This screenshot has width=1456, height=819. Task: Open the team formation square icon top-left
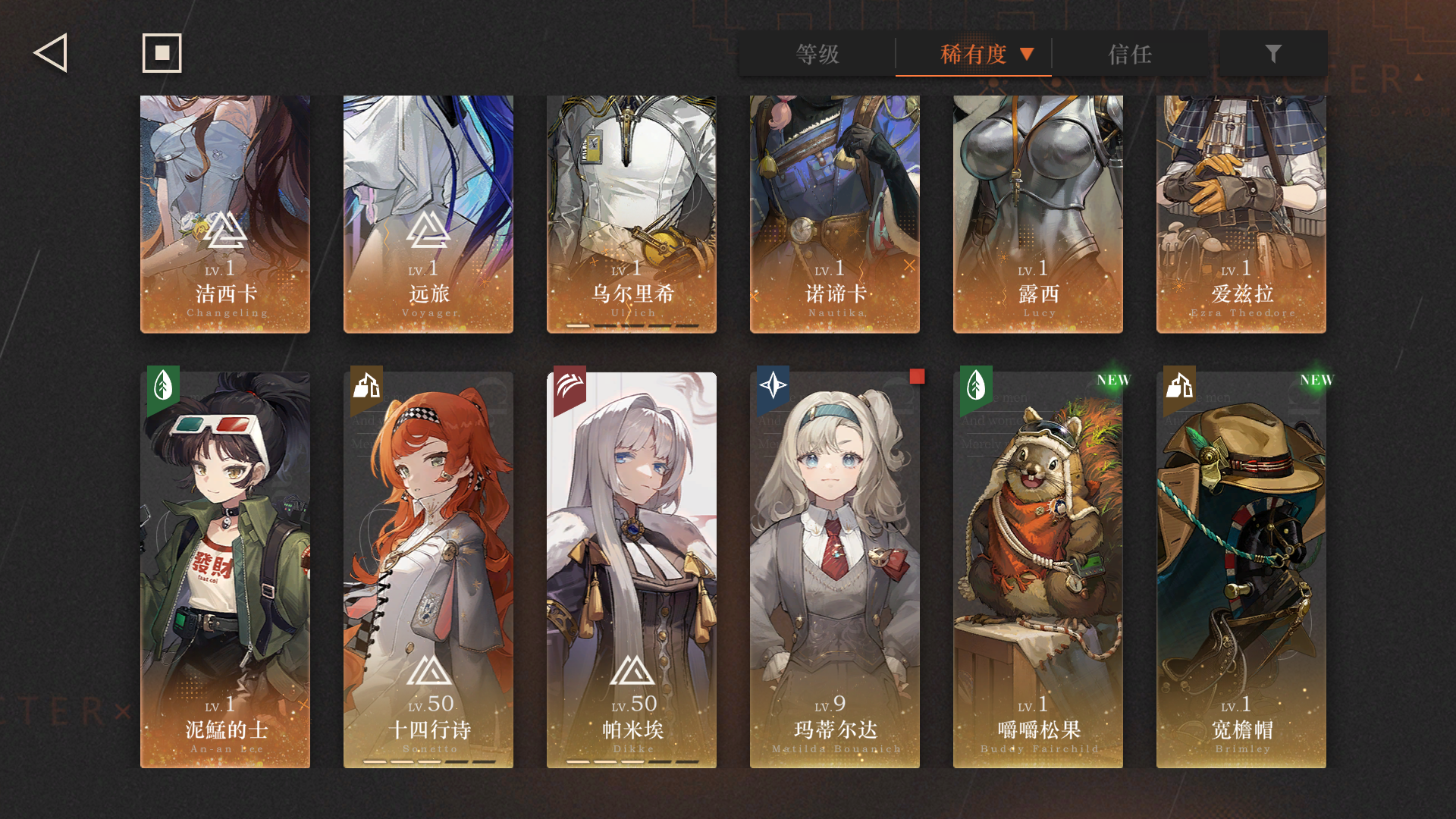pyautogui.click(x=162, y=53)
